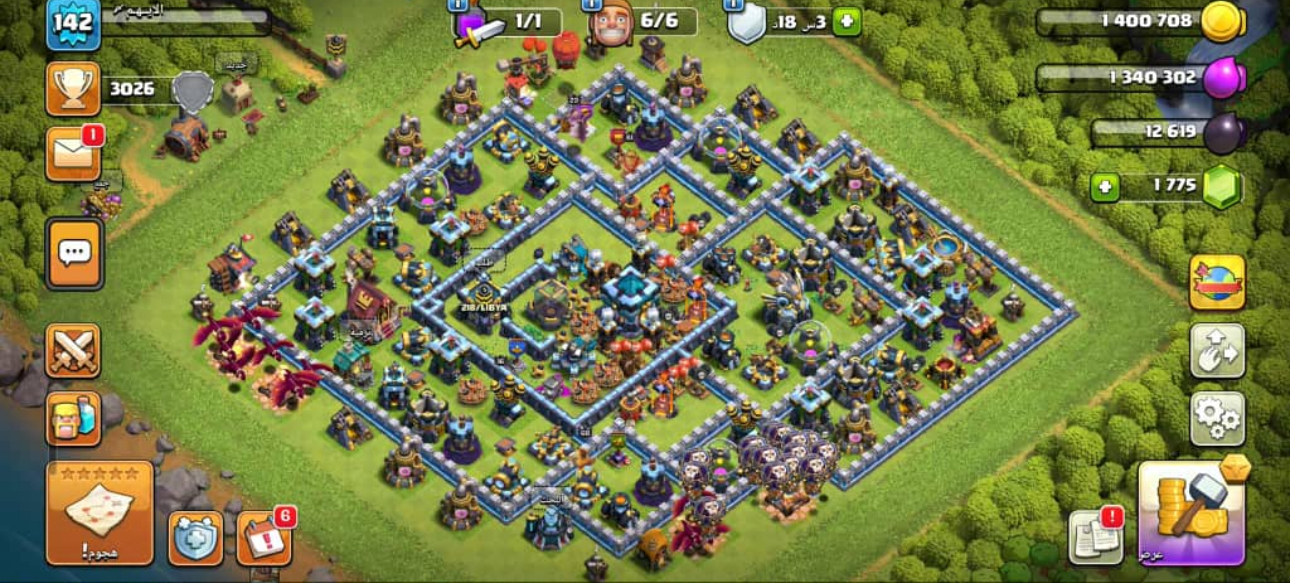Image resolution: width=1290 pixels, height=583 pixels.
Task: Open the army training button
Action: tap(73, 418)
